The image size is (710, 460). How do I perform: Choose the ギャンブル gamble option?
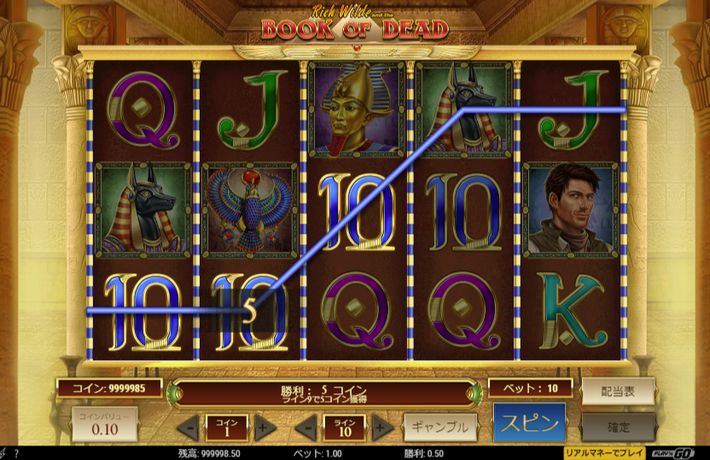(439, 427)
